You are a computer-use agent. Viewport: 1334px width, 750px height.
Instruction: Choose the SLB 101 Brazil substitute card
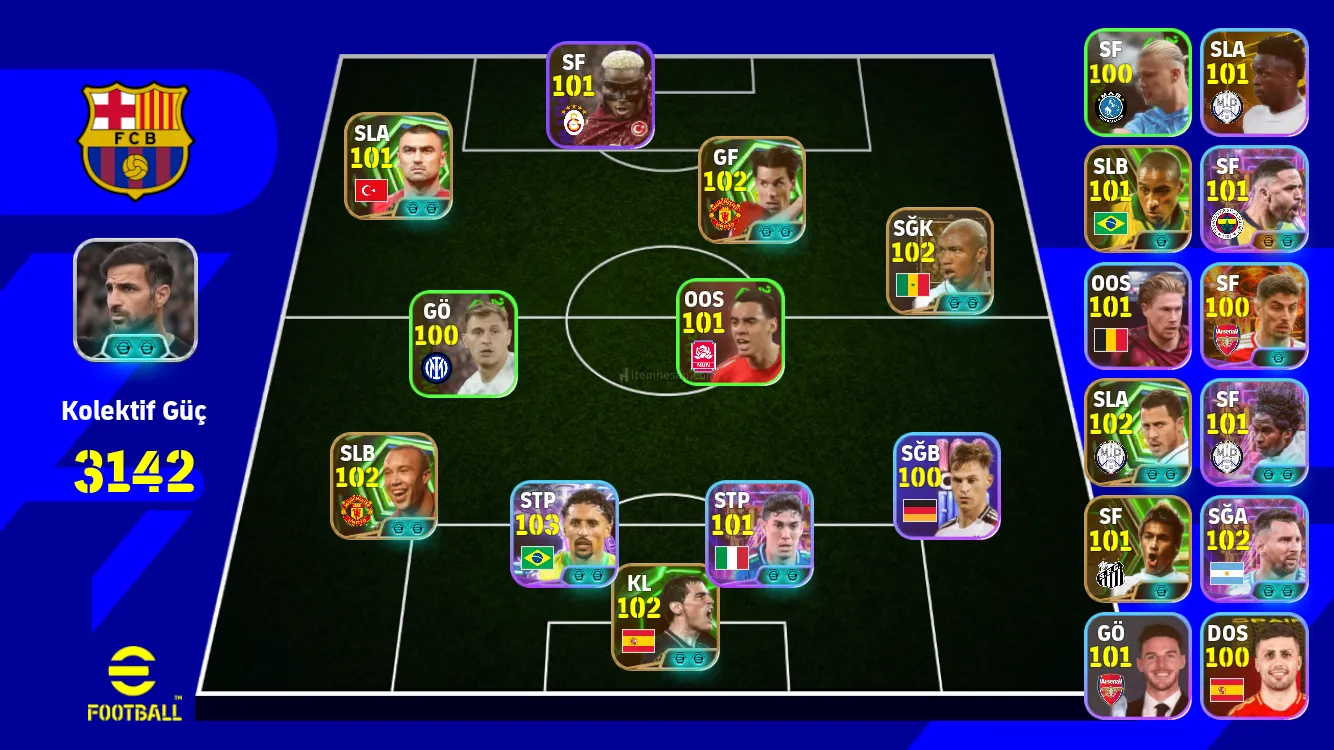click(1137, 199)
